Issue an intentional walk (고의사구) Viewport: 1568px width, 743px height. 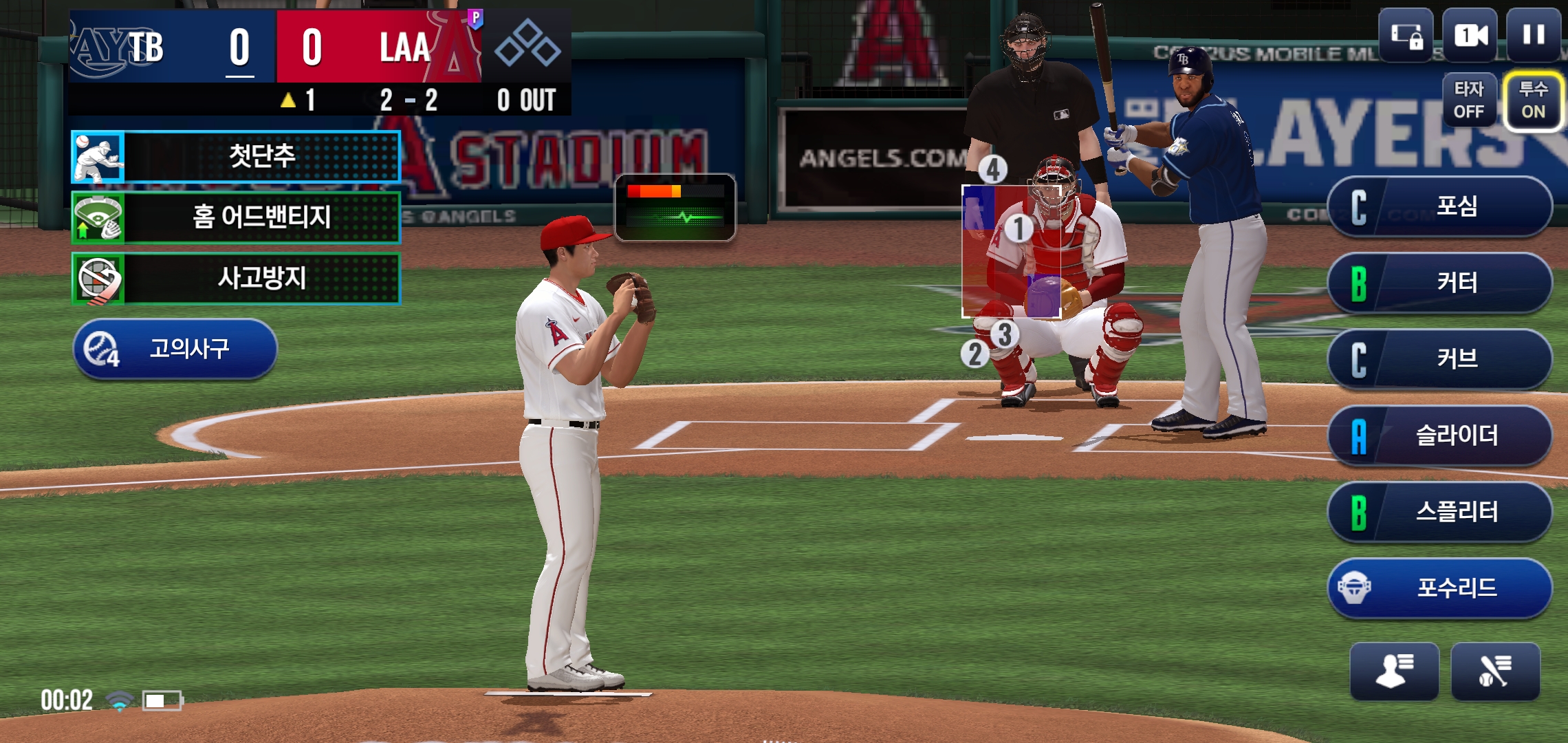(x=175, y=349)
